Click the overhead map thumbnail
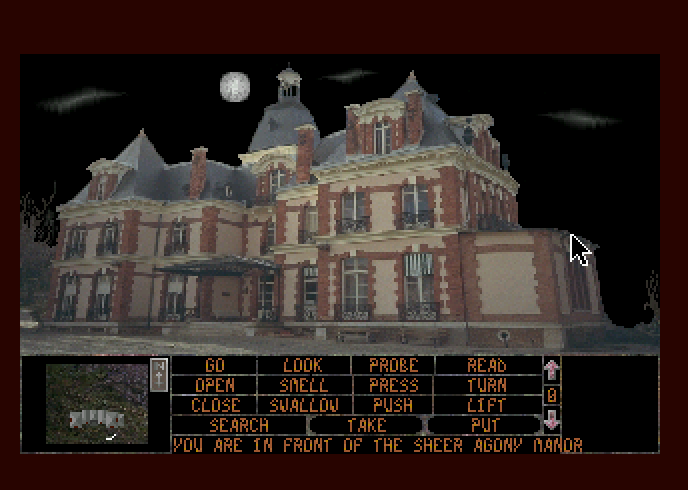Viewport: 688px width, 490px height. (x=97, y=403)
